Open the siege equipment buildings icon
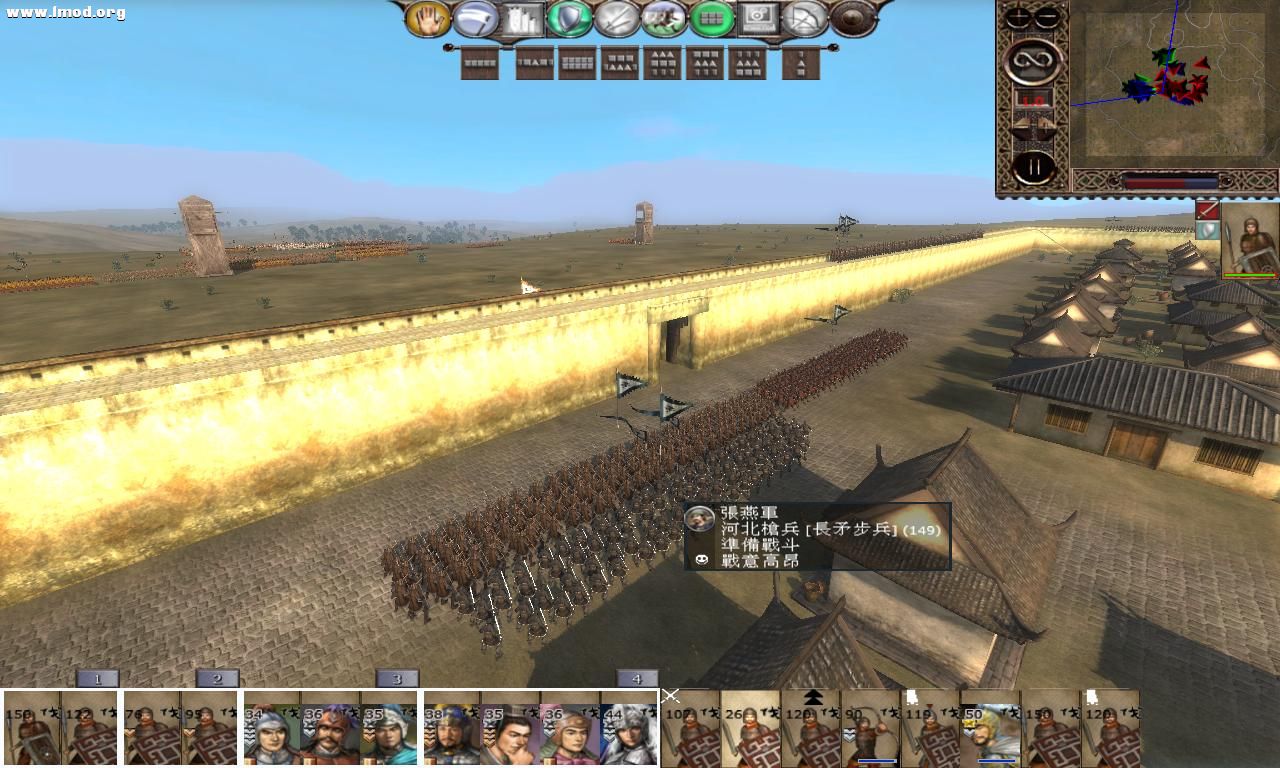 [521, 20]
